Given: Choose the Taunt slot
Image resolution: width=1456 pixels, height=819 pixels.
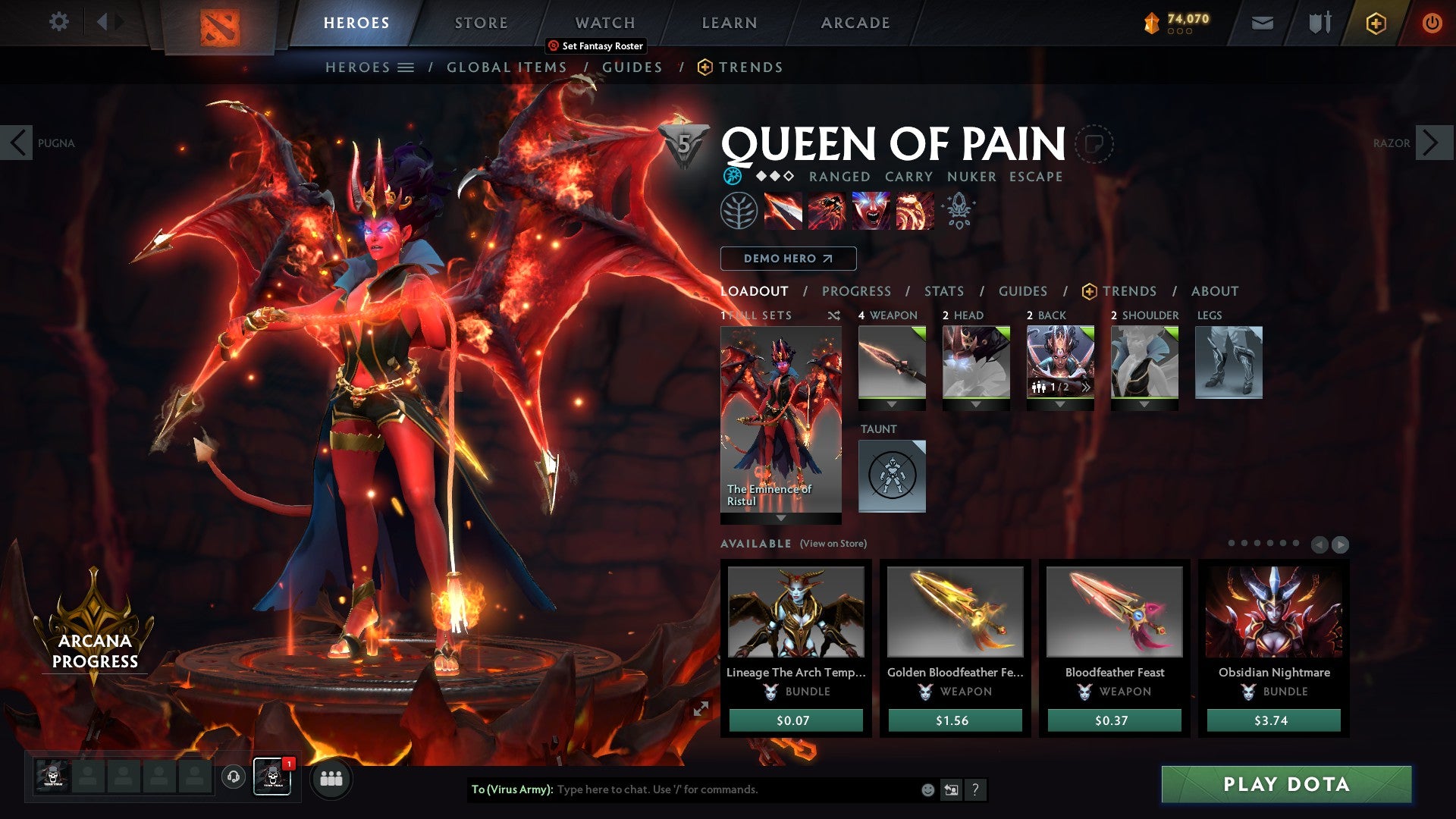Looking at the screenshot, I should [x=892, y=475].
